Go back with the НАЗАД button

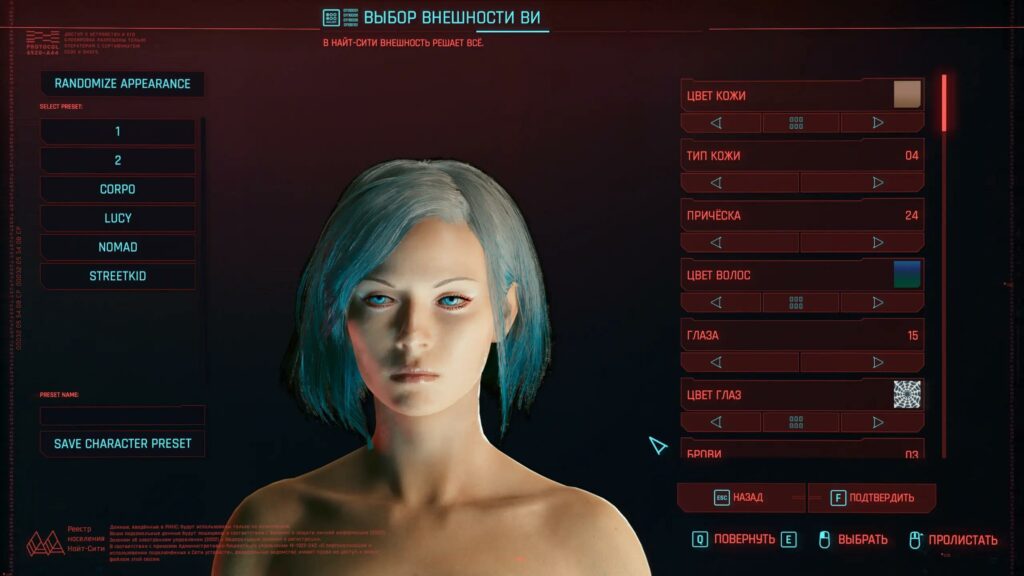(x=740, y=497)
